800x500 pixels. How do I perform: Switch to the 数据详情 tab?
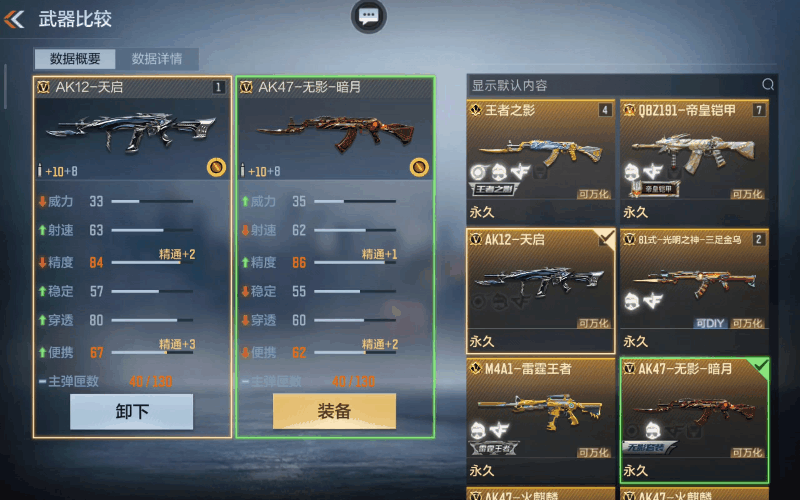(157, 59)
